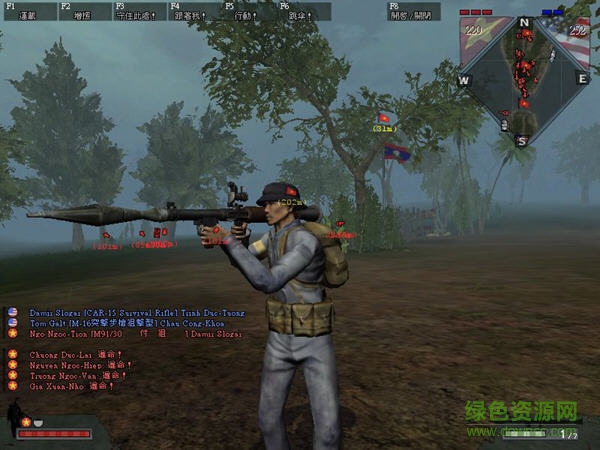The image size is (600, 450).
Task: Toggle the F8 open/close menu option
Action: point(414,12)
